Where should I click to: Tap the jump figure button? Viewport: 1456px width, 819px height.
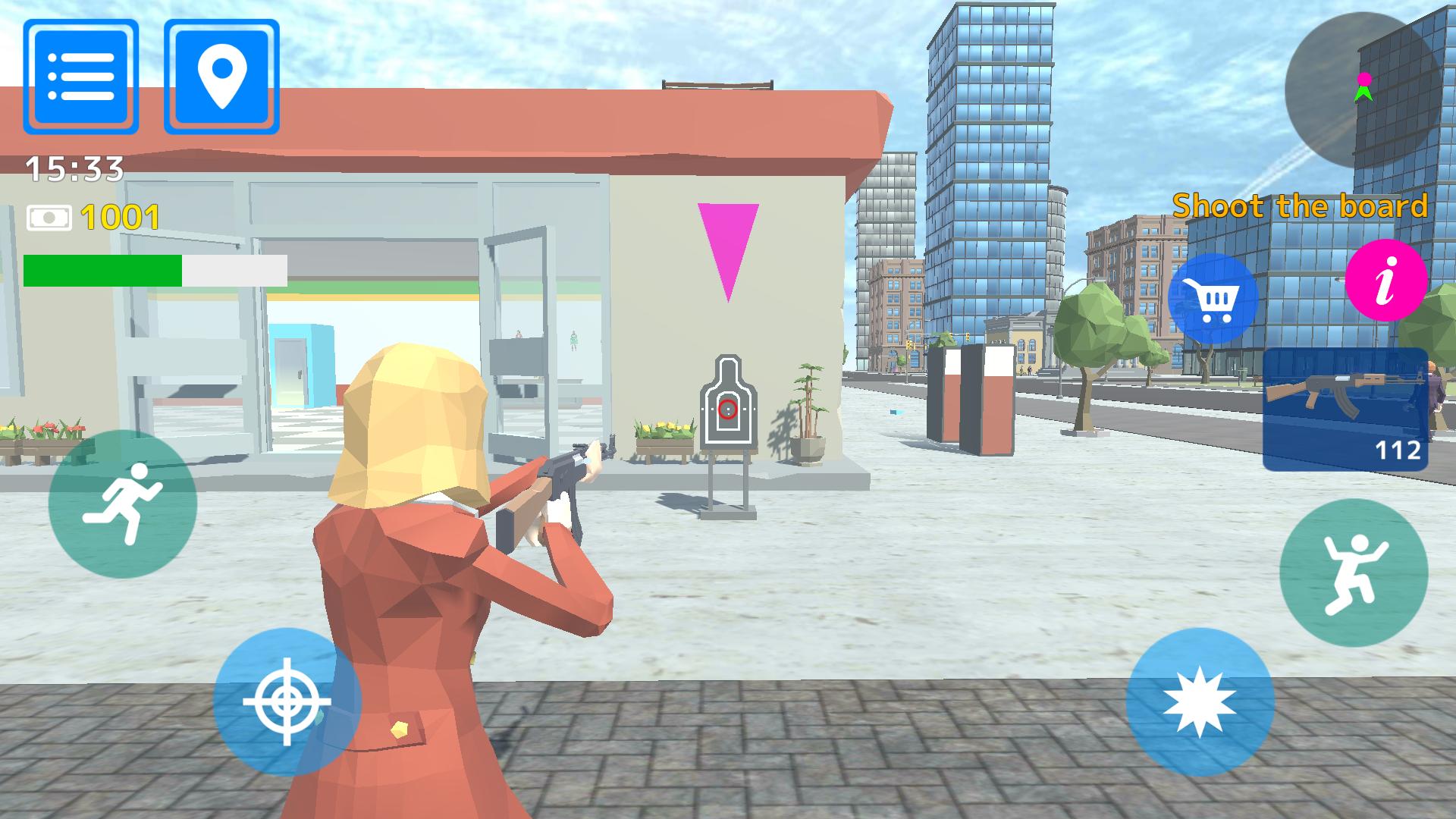[1353, 573]
